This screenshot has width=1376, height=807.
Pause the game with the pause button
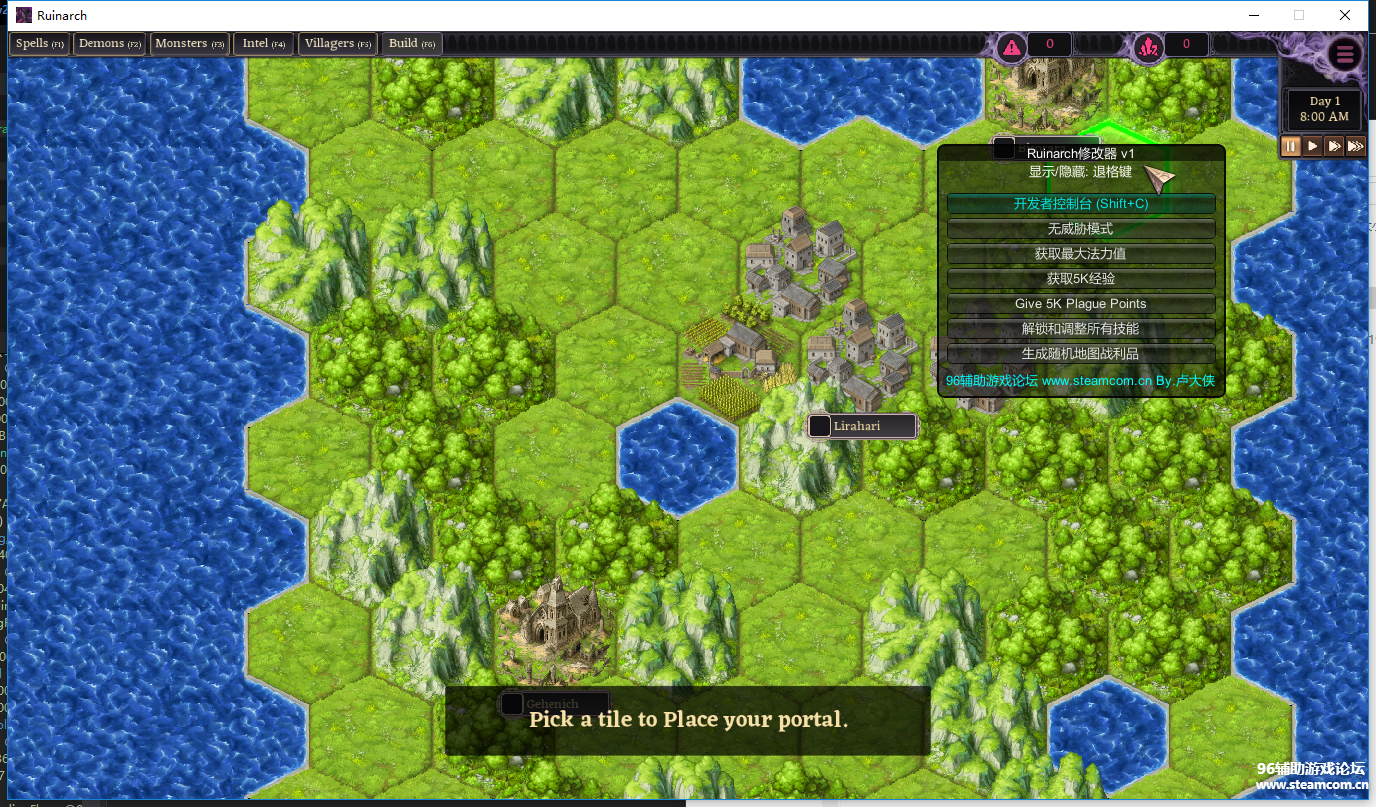(1291, 146)
